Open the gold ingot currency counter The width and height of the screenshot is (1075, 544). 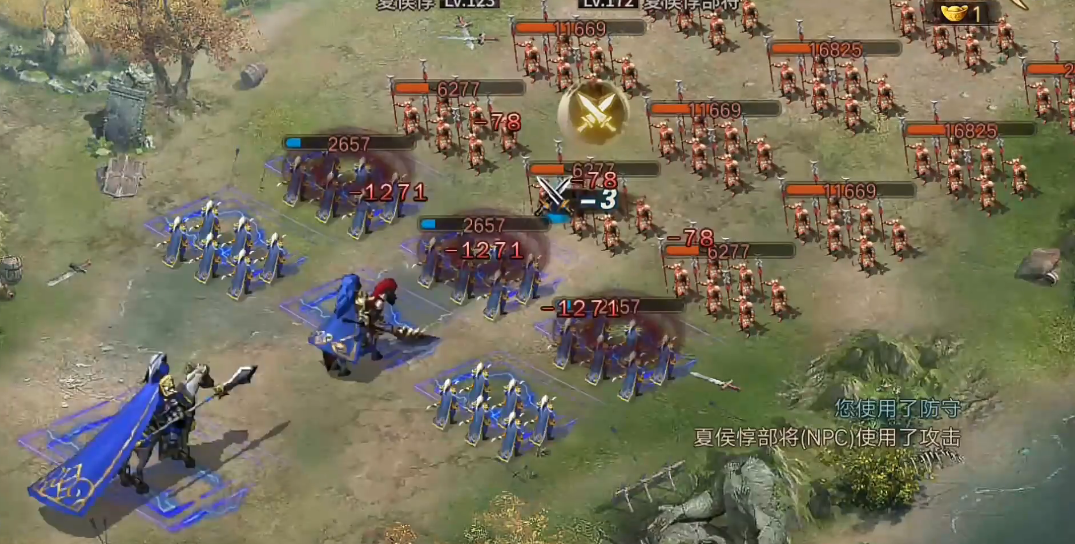[961, 13]
